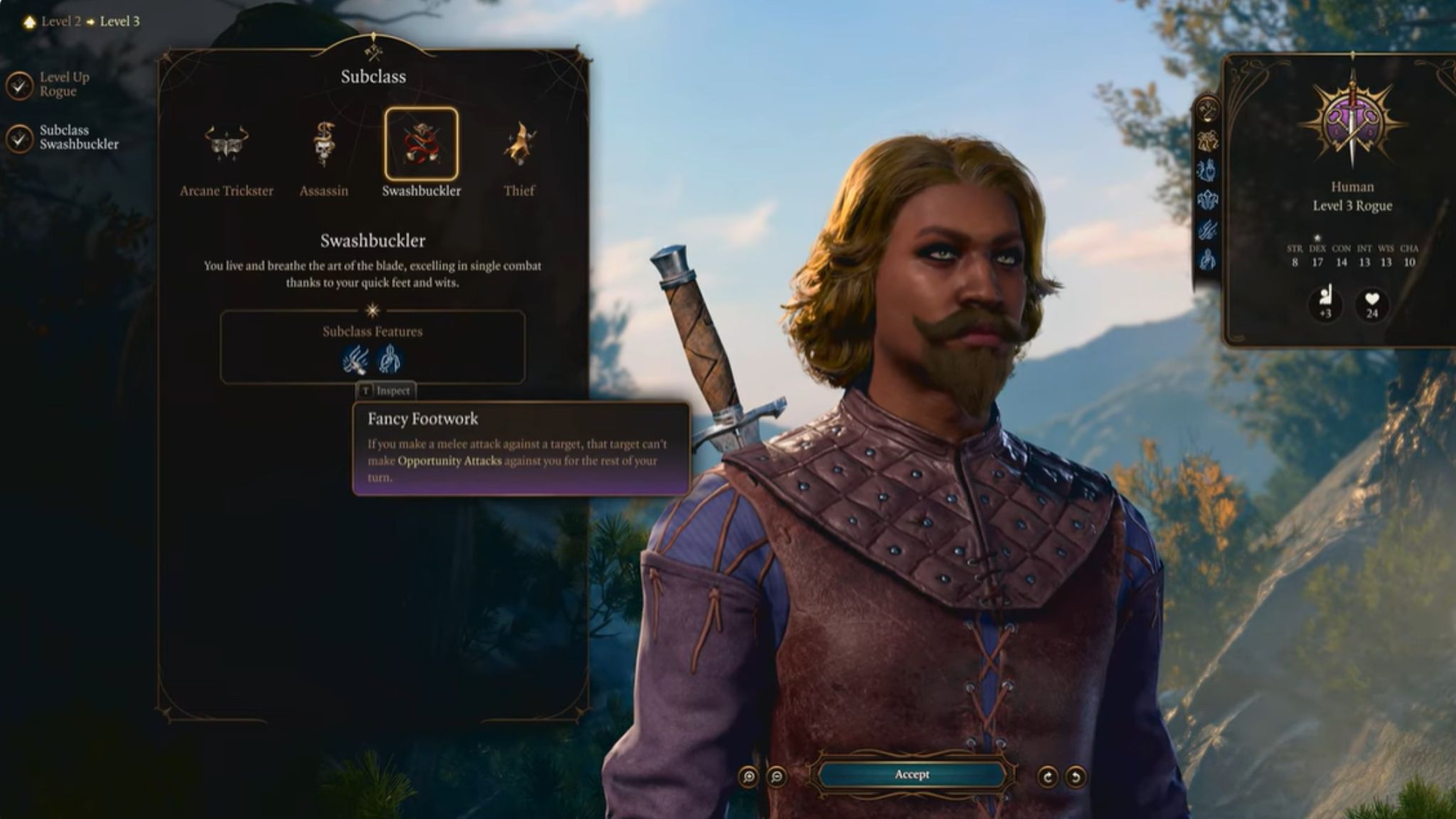The width and height of the screenshot is (1456, 819).
Task: Zoom out the character view
Action: (777, 777)
